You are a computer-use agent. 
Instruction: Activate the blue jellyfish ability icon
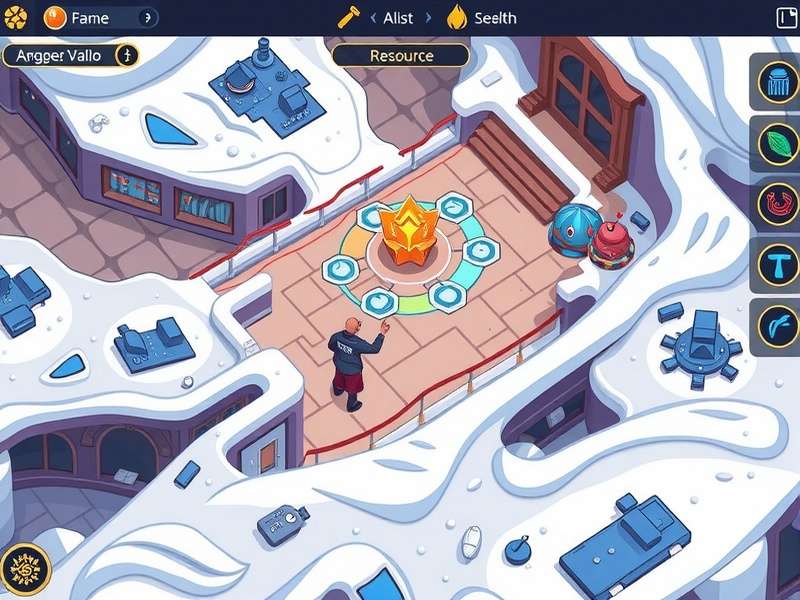point(776,82)
